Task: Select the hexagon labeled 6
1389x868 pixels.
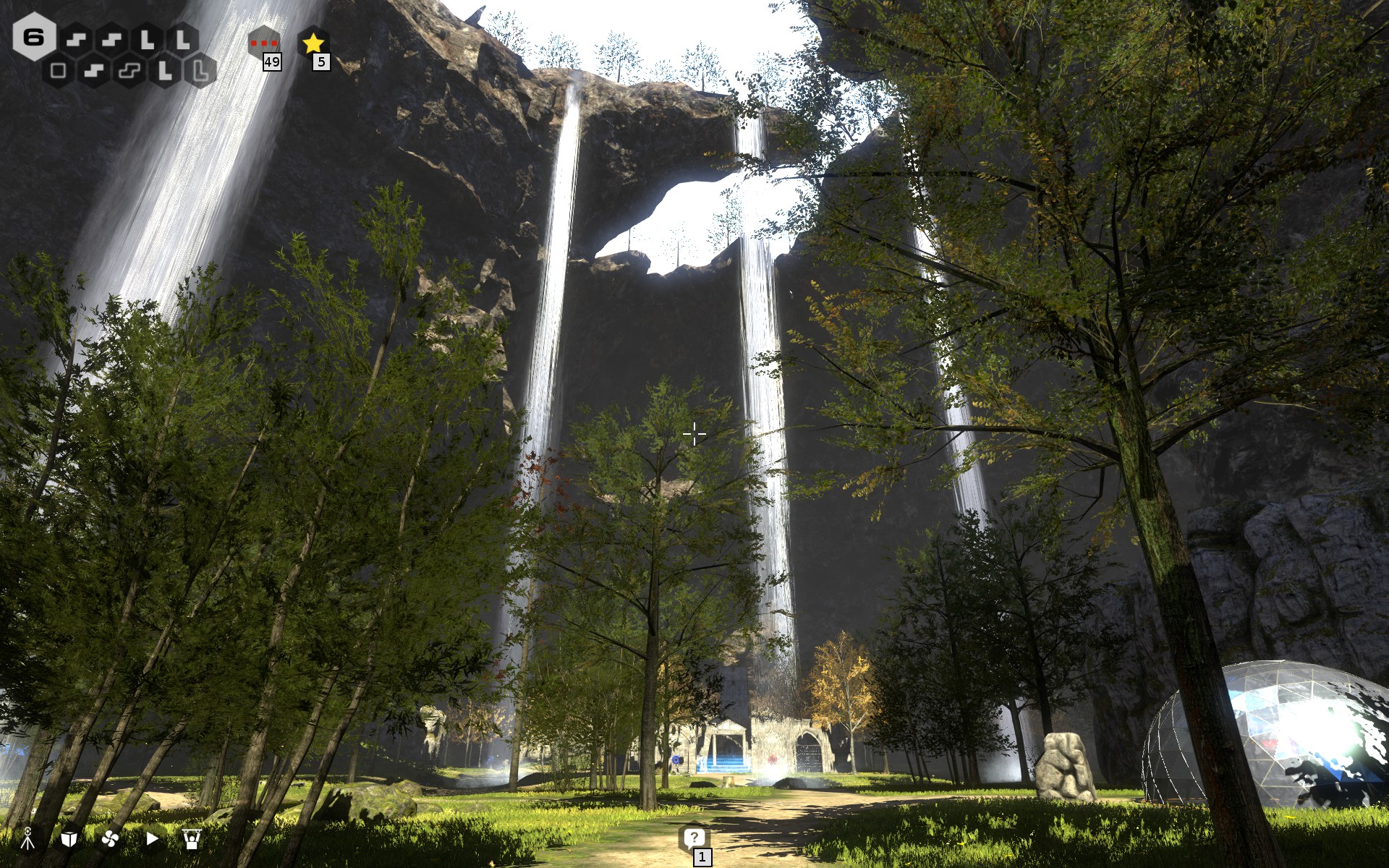Action: pyautogui.click(x=34, y=36)
